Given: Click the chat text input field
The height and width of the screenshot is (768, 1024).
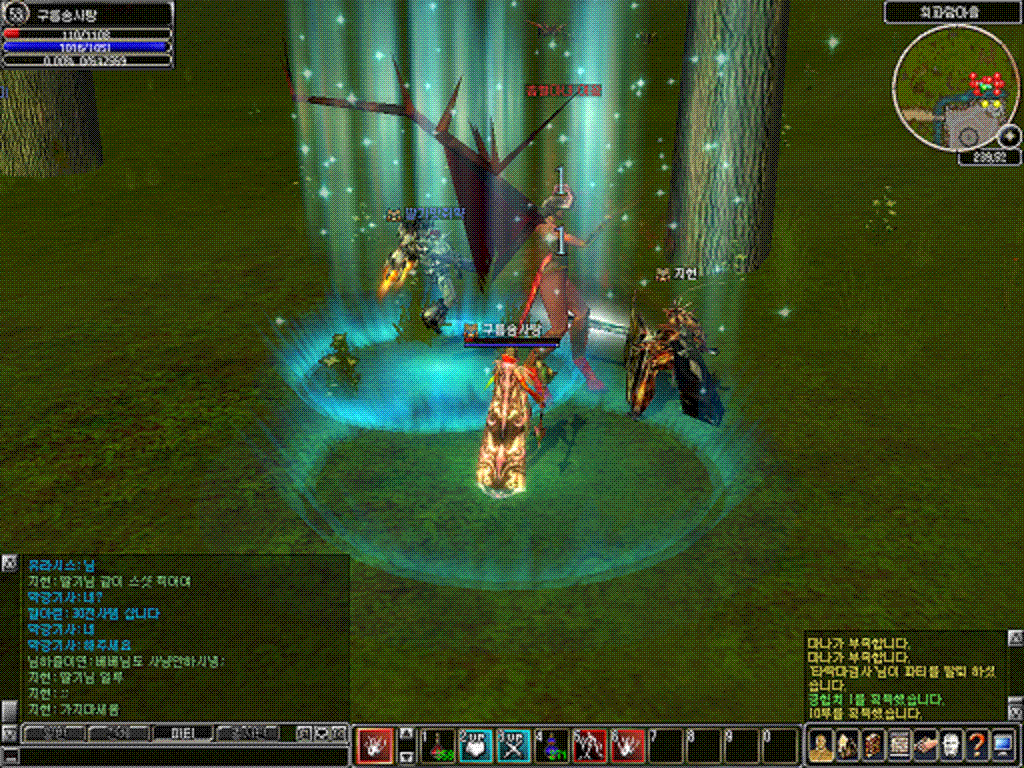Looking at the screenshot, I should pos(180,756).
